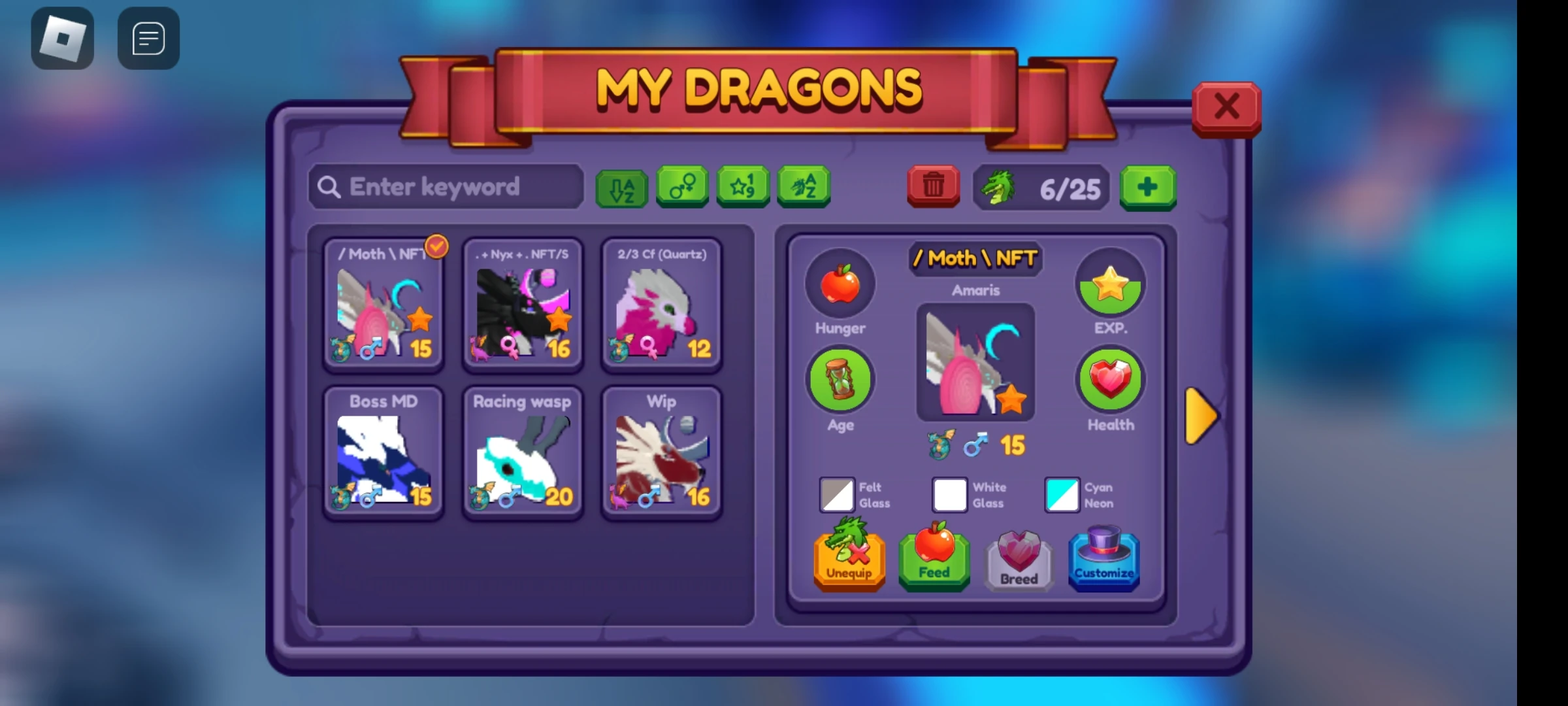Image resolution: width=1568 pixels, height=706 pixels.
Task: Add a new dragon with the plus button
Action: tap(1148, 188)
